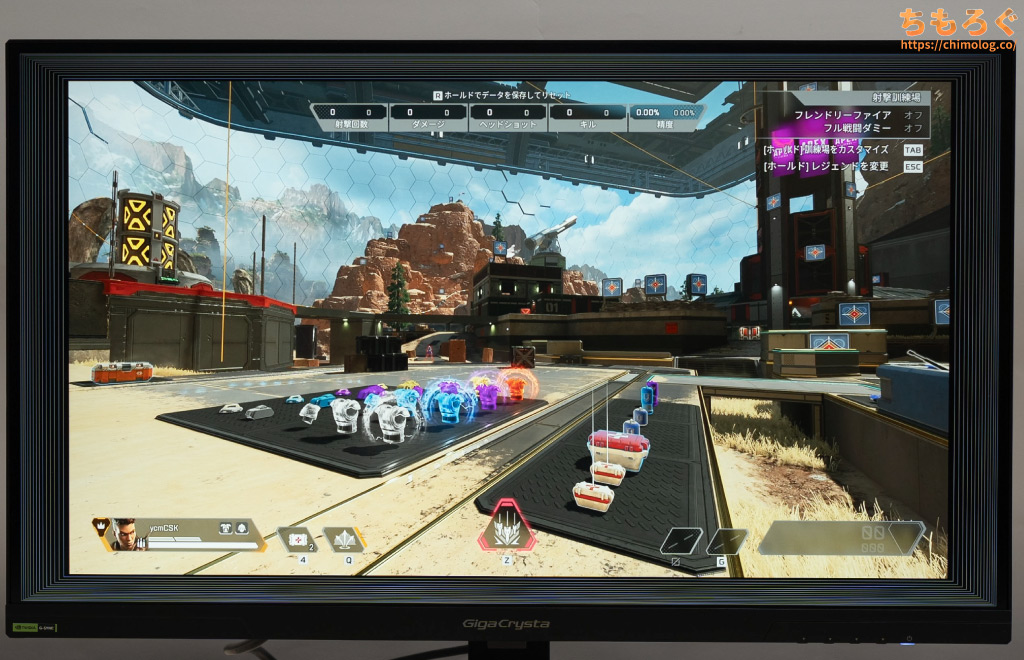The image size is (1024, 660).
Task: Click the ycmCSK legend portrait
Action: [123, 534]
